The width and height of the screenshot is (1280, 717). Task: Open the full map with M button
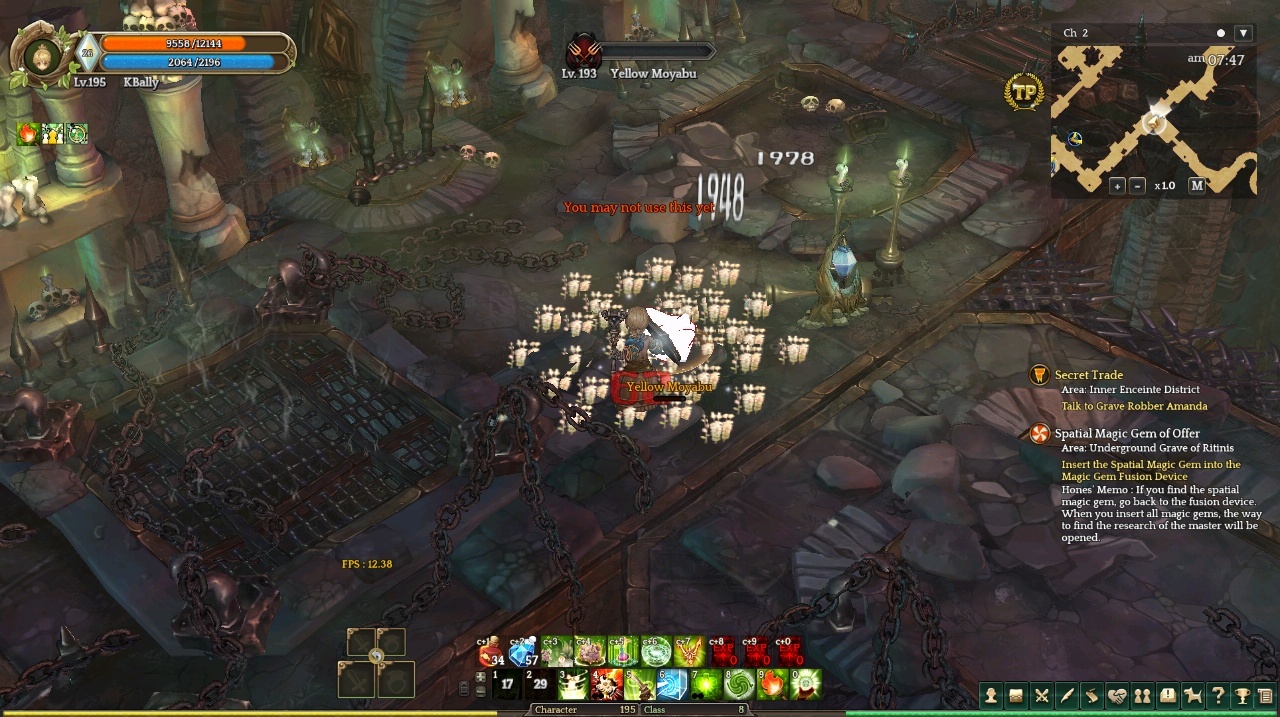(x=1197, y=186)
